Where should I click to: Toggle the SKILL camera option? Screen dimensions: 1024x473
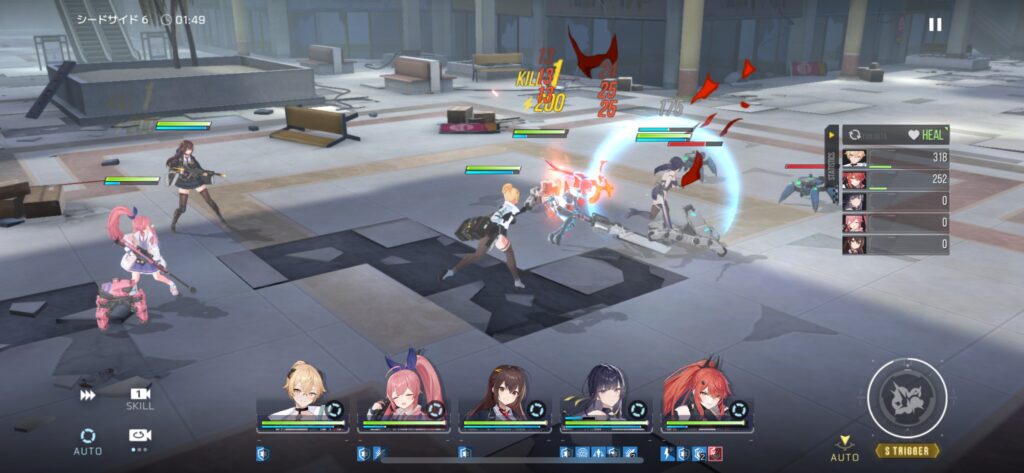pos(140,397)
